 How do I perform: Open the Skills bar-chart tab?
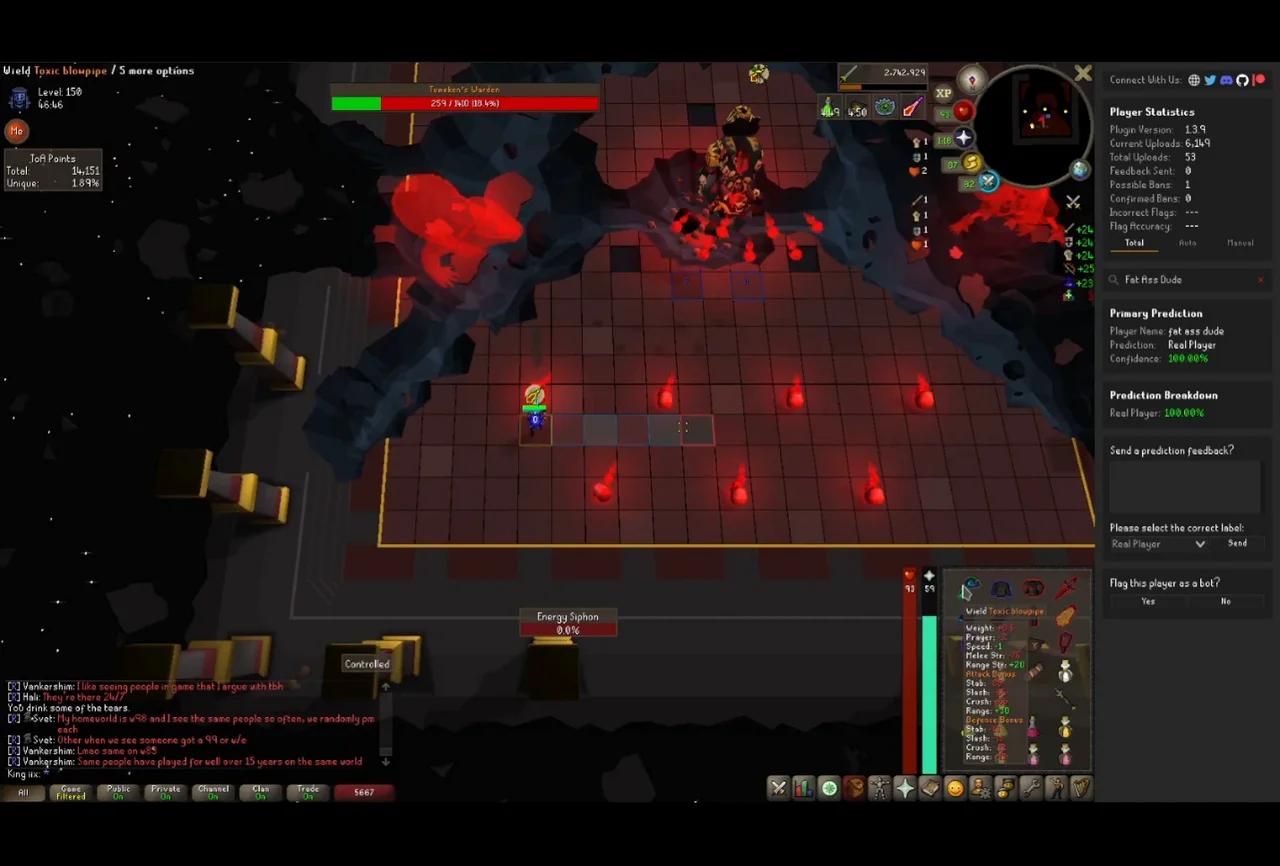(x=803, y=789)
